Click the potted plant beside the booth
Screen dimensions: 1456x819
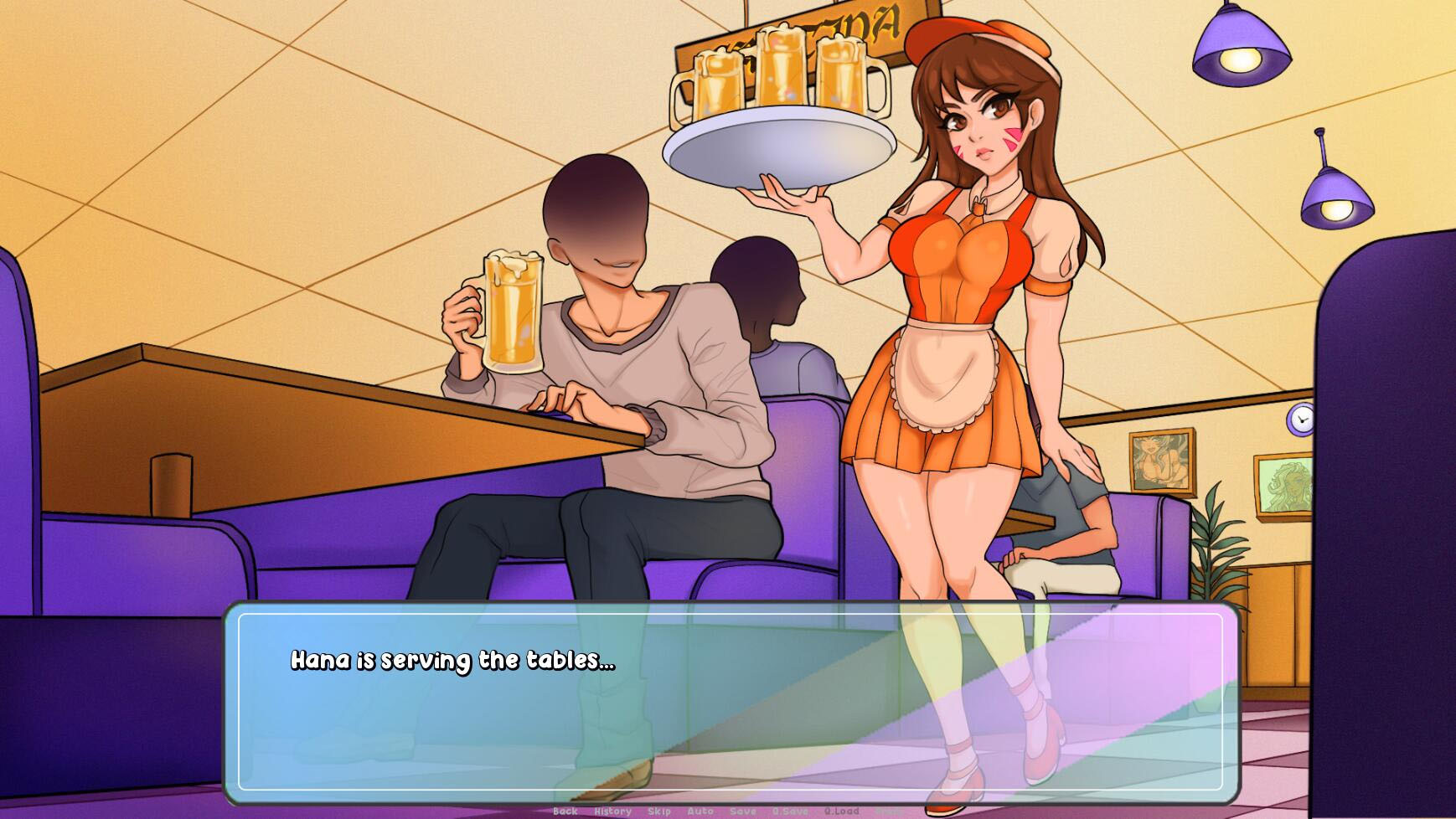tap(1215, 544)
